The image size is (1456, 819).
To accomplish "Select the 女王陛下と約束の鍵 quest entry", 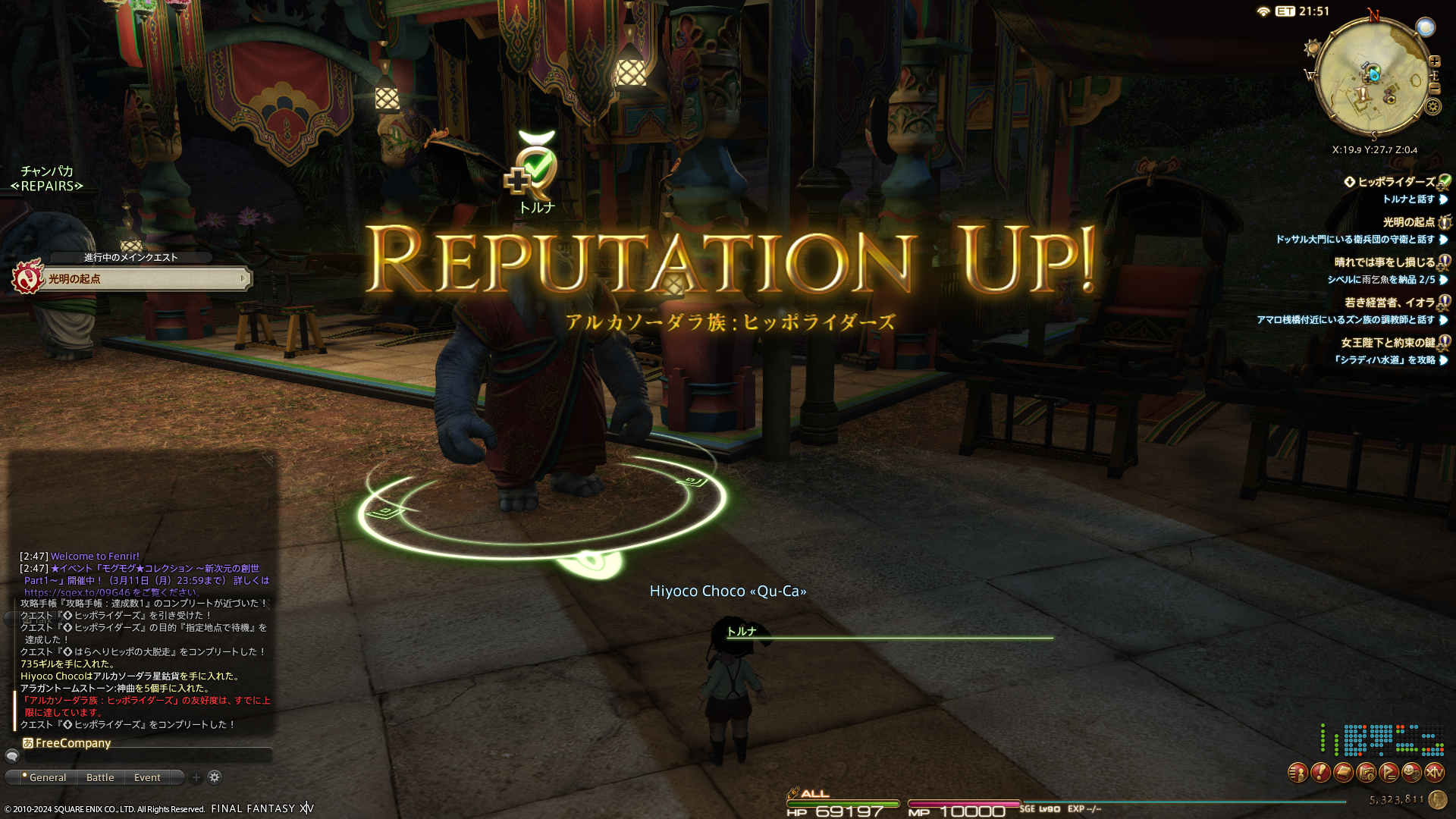I will 1388,343.
